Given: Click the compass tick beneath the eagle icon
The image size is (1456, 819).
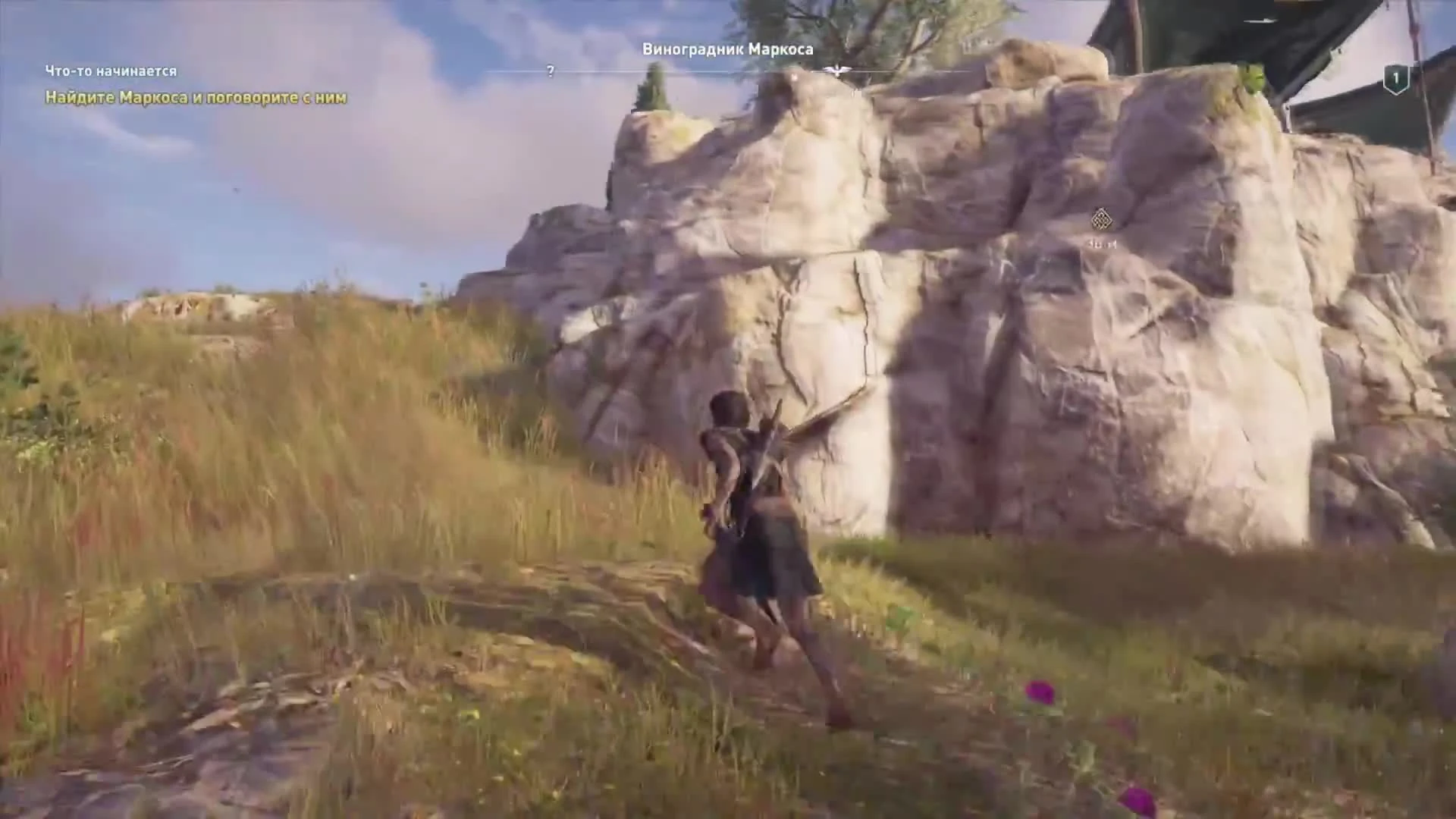Looking at the screenshot, I should point(836,80).
